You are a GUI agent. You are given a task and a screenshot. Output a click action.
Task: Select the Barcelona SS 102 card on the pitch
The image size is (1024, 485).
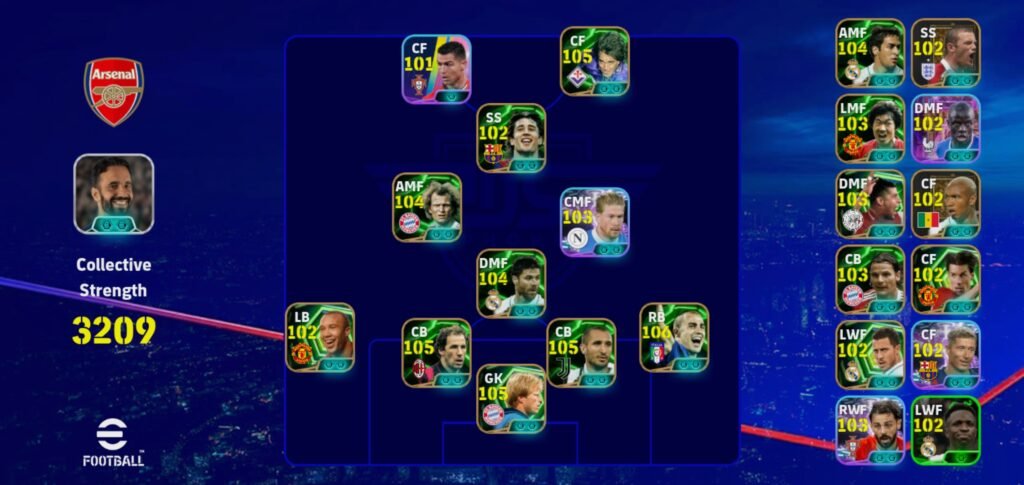(511, 138)
